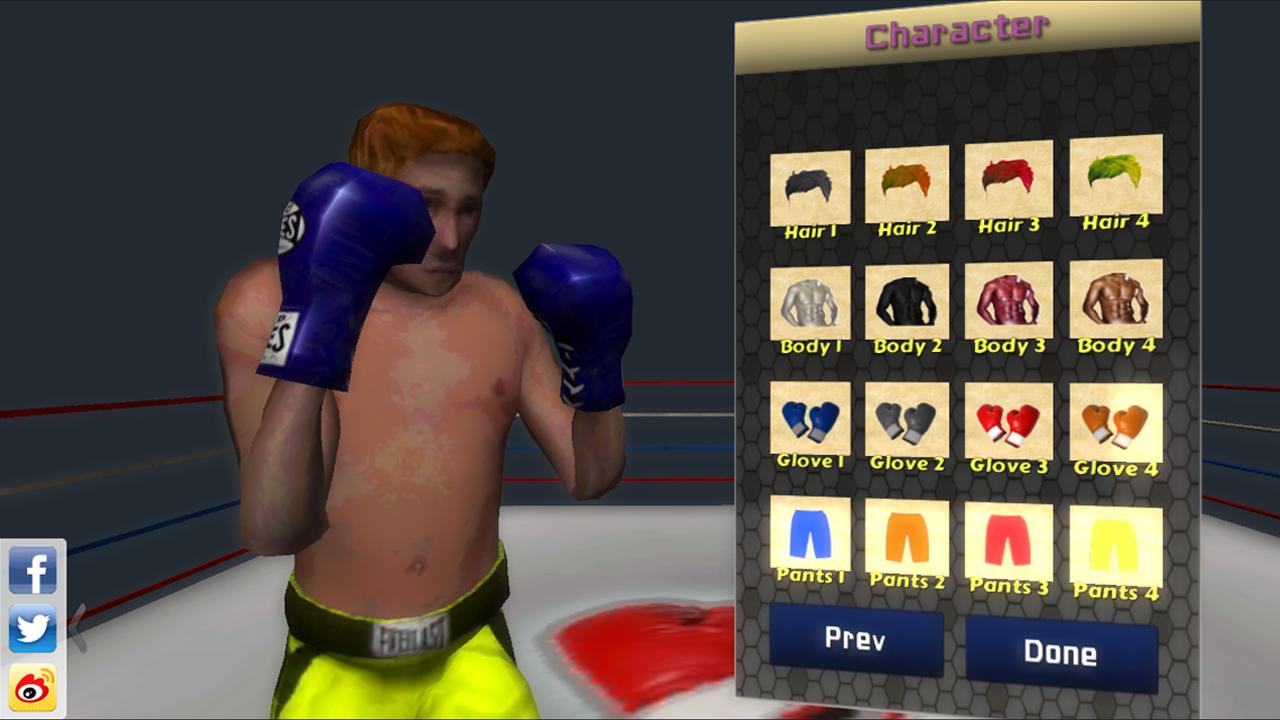Switch skin to Body 1

810,305
